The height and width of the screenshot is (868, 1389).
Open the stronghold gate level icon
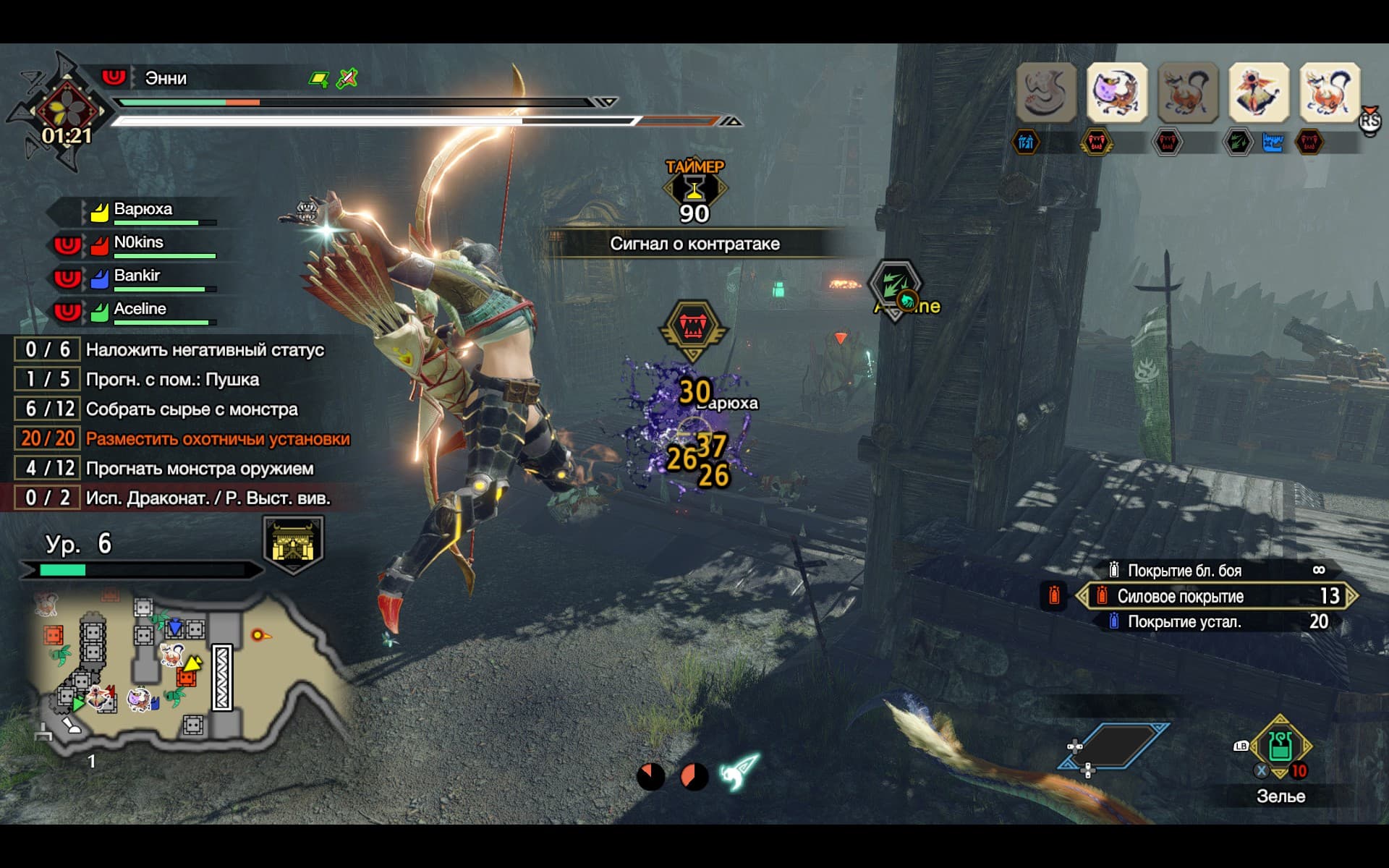click(x=293, y=544)
